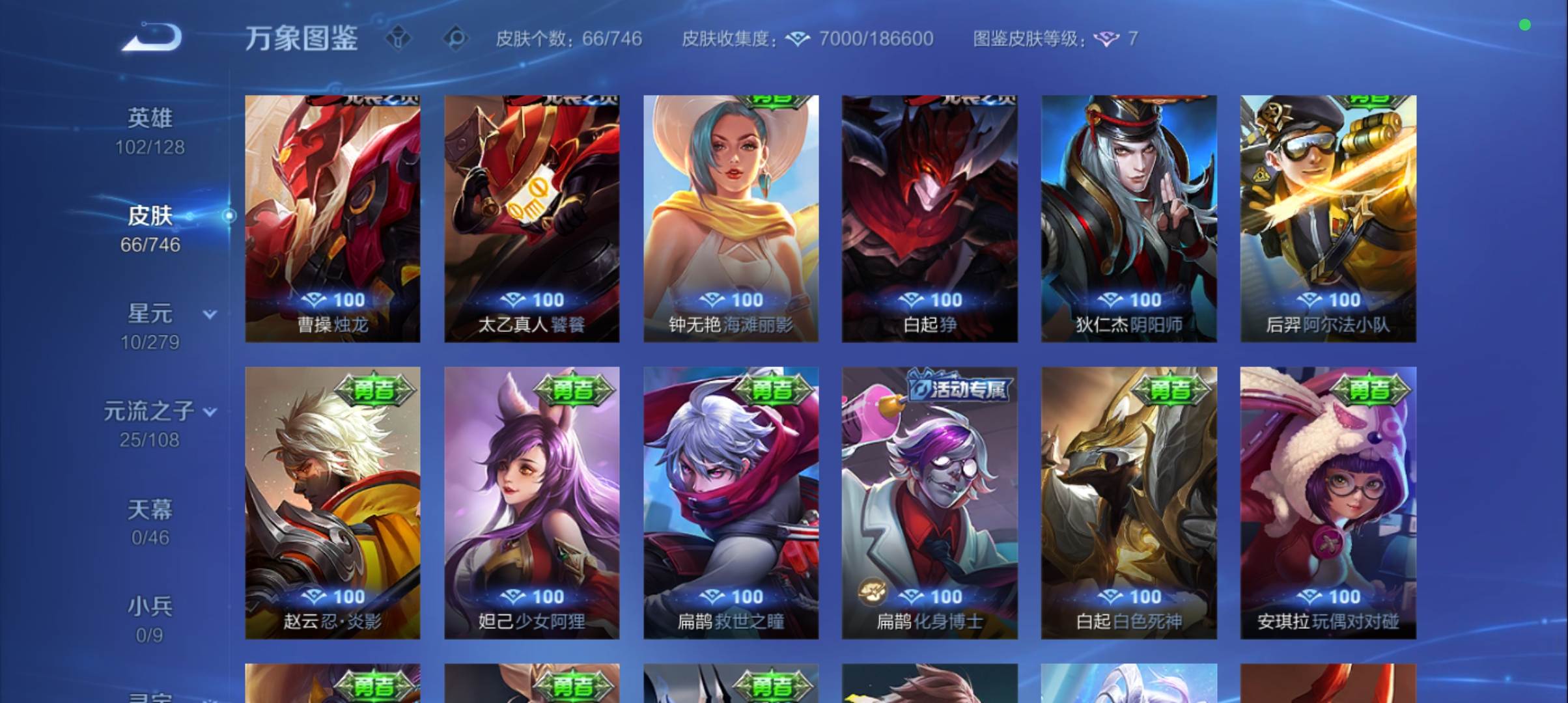Click the 小兵 sidebar entry
Viewport: 1568px width, 703px height.
[151, 605]
